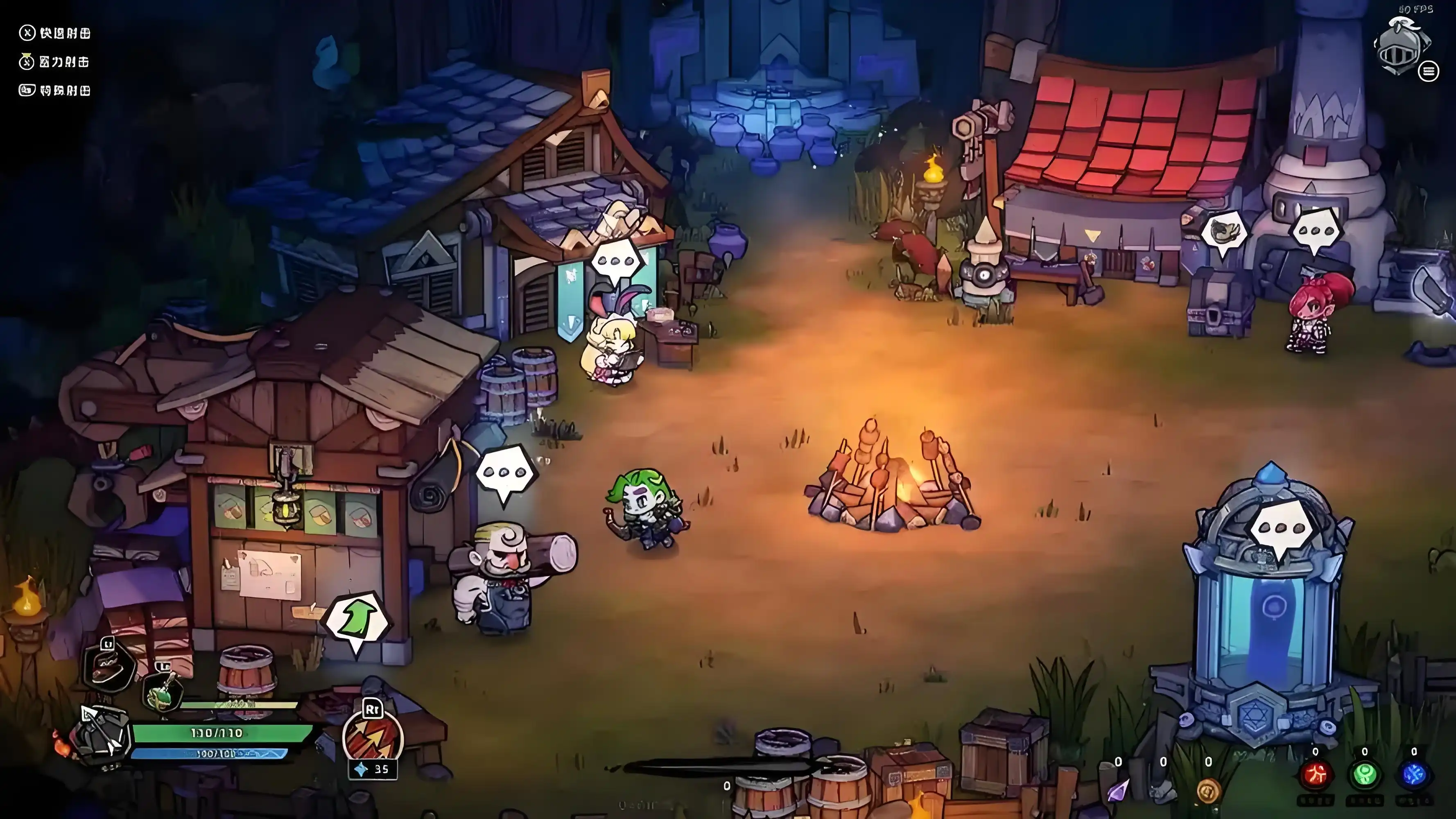Use the green potion flask slot

click(163, 694)
